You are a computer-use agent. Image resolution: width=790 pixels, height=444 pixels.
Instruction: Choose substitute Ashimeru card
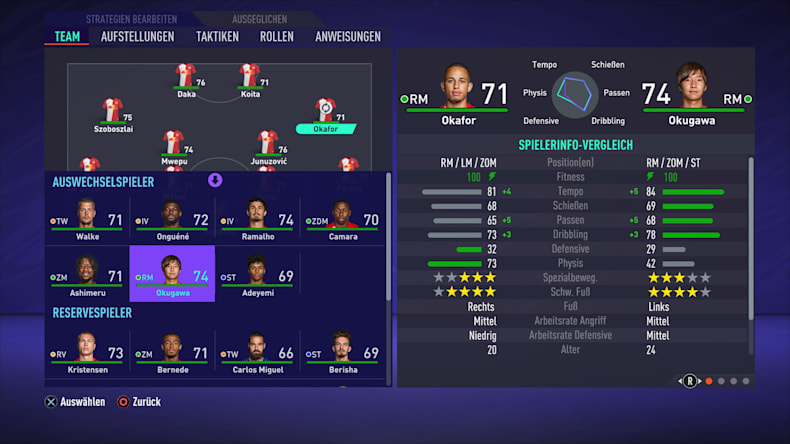pos(87,275)
